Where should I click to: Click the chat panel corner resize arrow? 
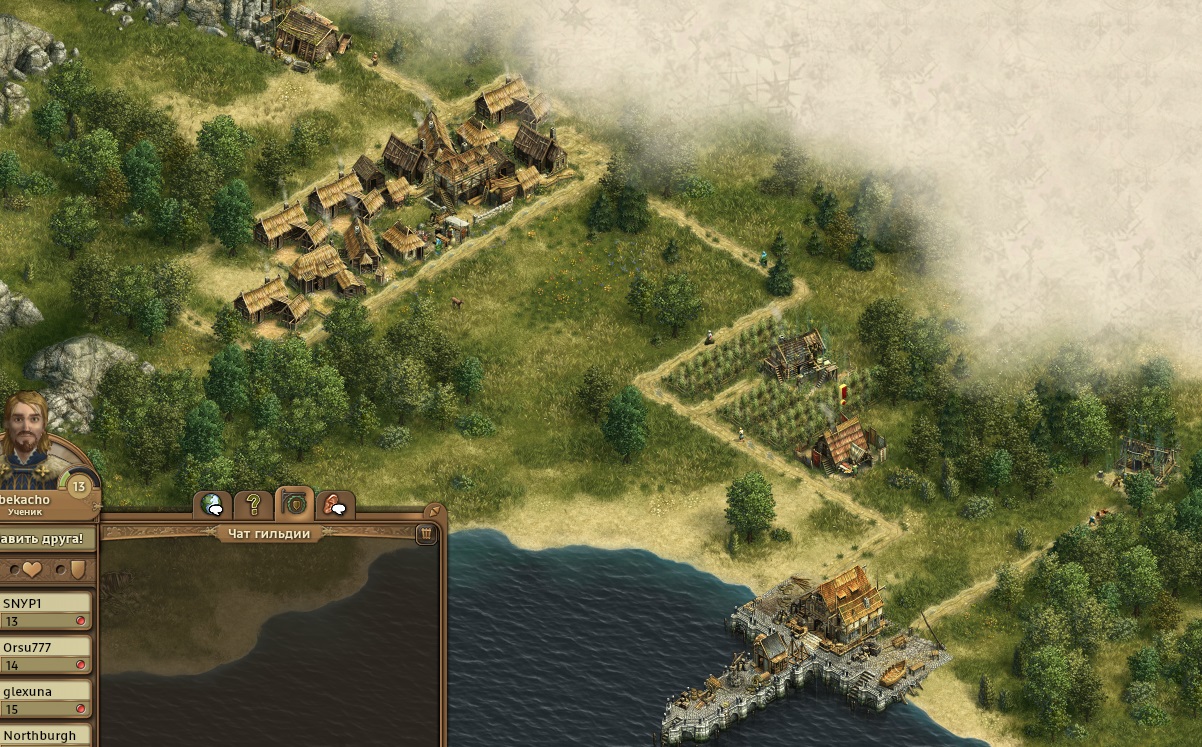pos(435,510)
